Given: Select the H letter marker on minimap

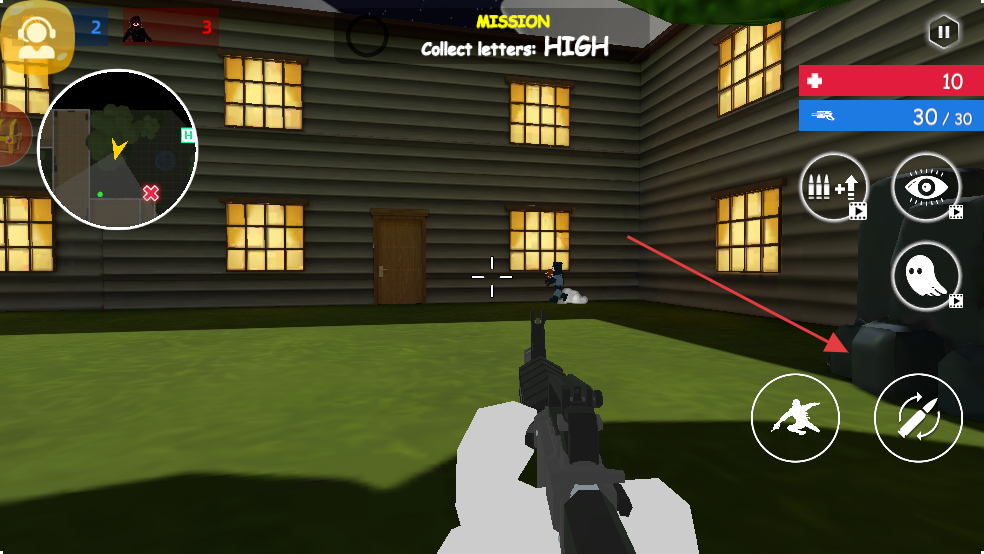Looking at the screenshot, I should pos(187,135).
